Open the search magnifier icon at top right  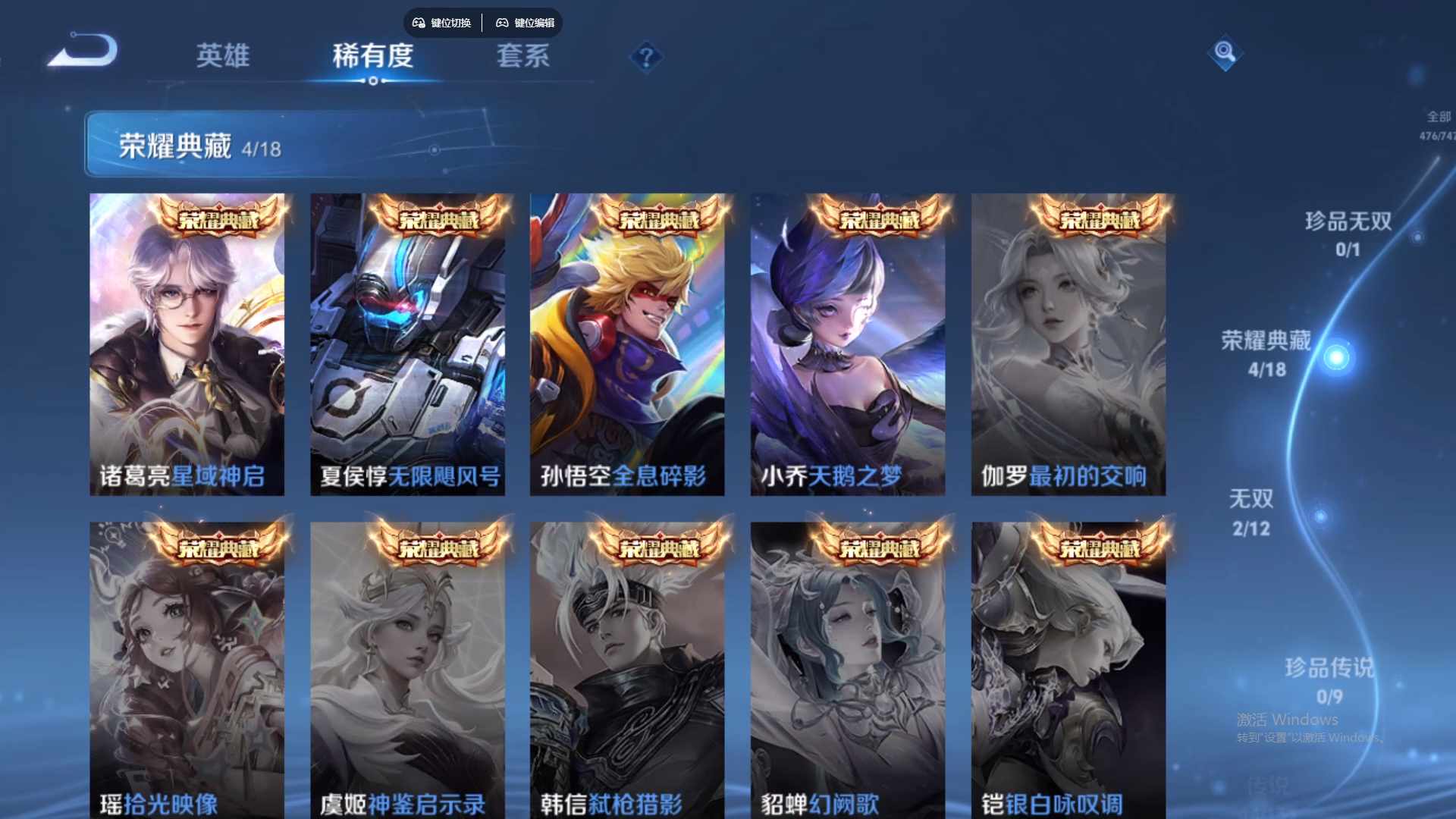[x=1225, y=55]
